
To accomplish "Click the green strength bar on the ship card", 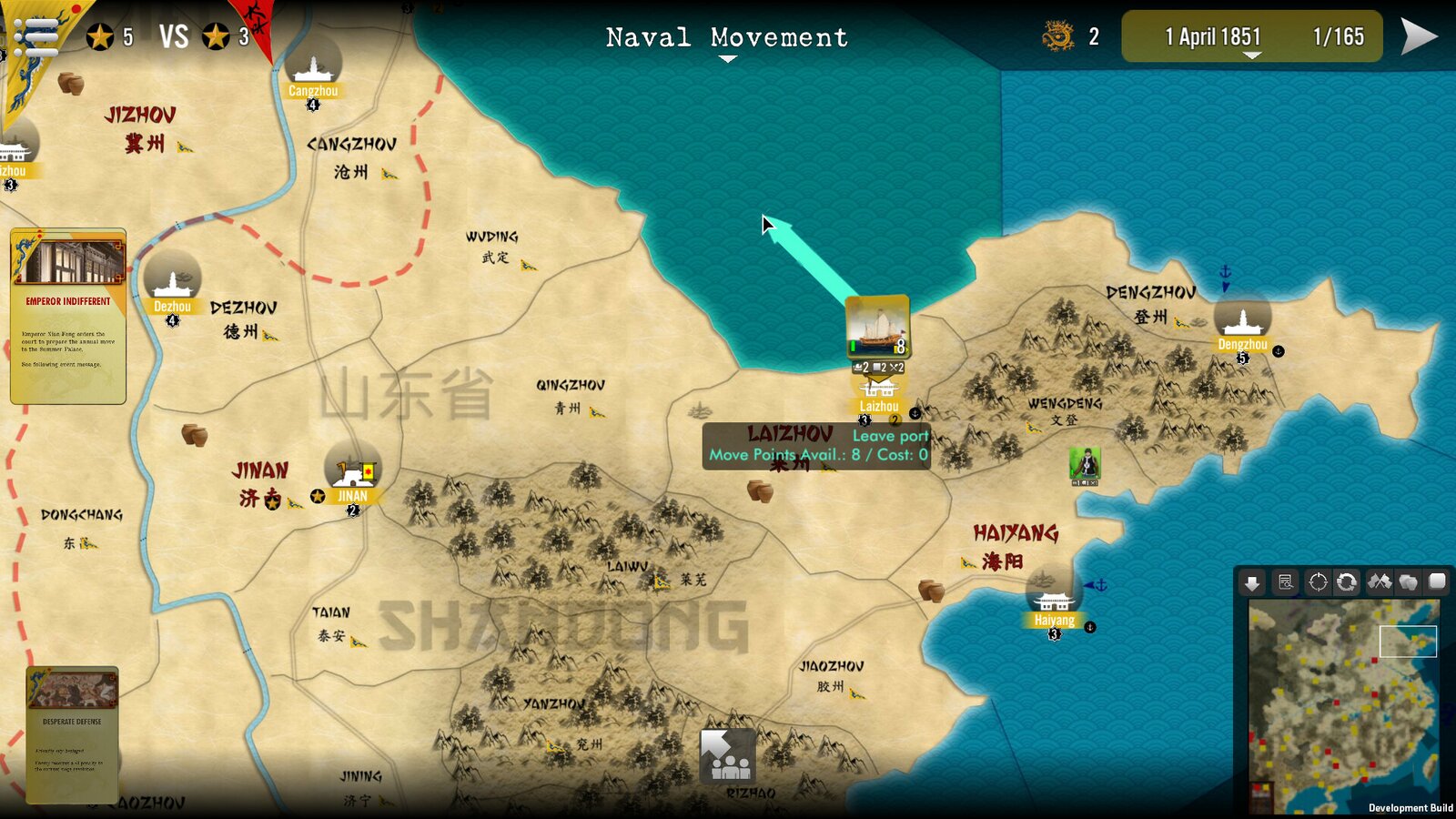I will click(x=853, y=347).
